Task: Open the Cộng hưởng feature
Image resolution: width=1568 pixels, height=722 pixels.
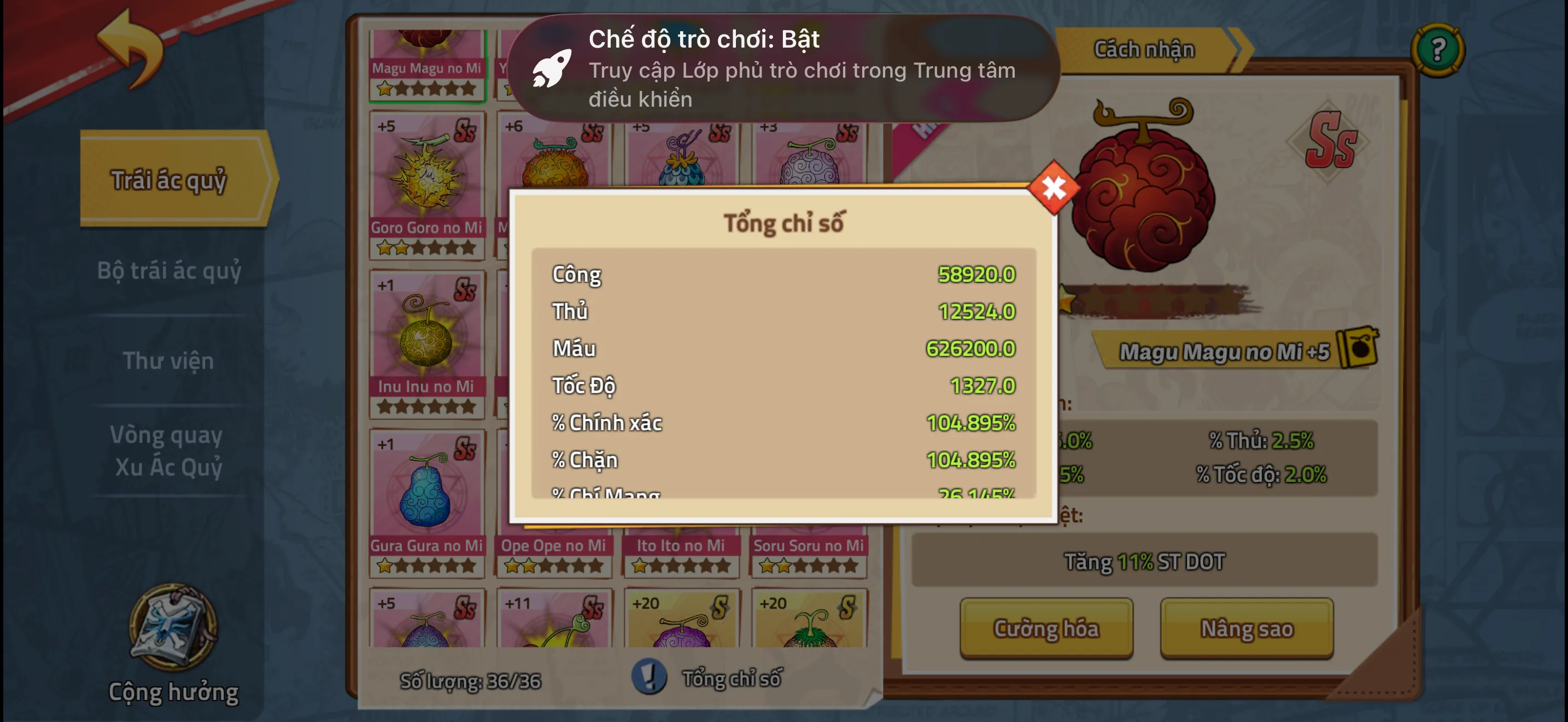Action: tap(173, 645)
